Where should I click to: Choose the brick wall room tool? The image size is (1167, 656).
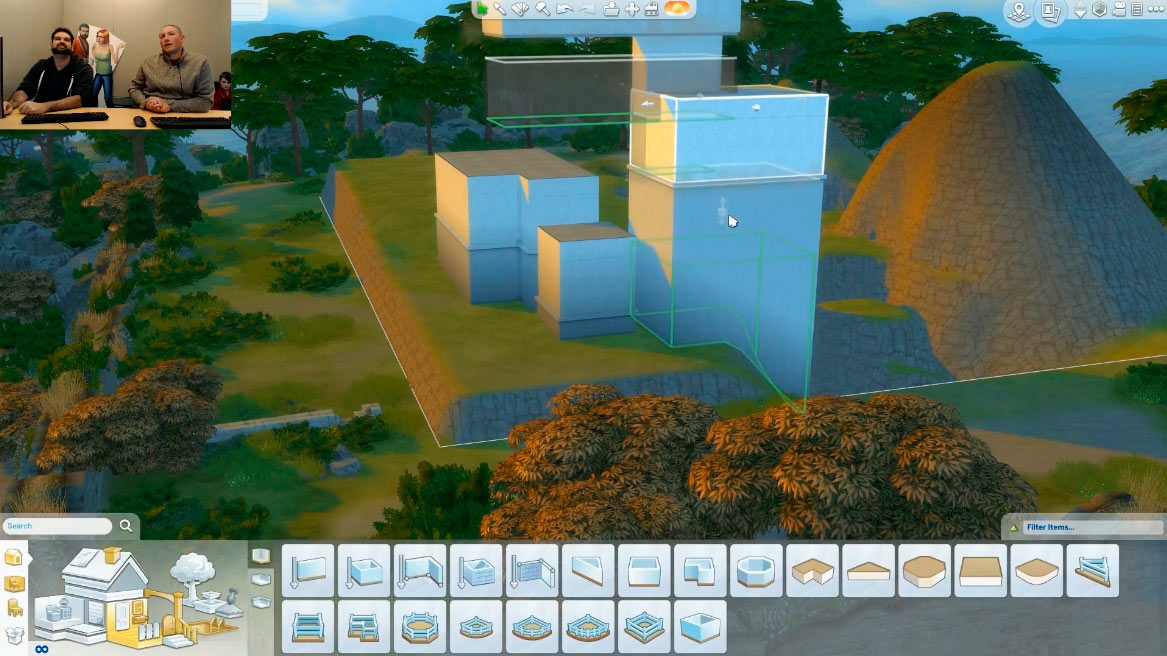click(476, 571)
